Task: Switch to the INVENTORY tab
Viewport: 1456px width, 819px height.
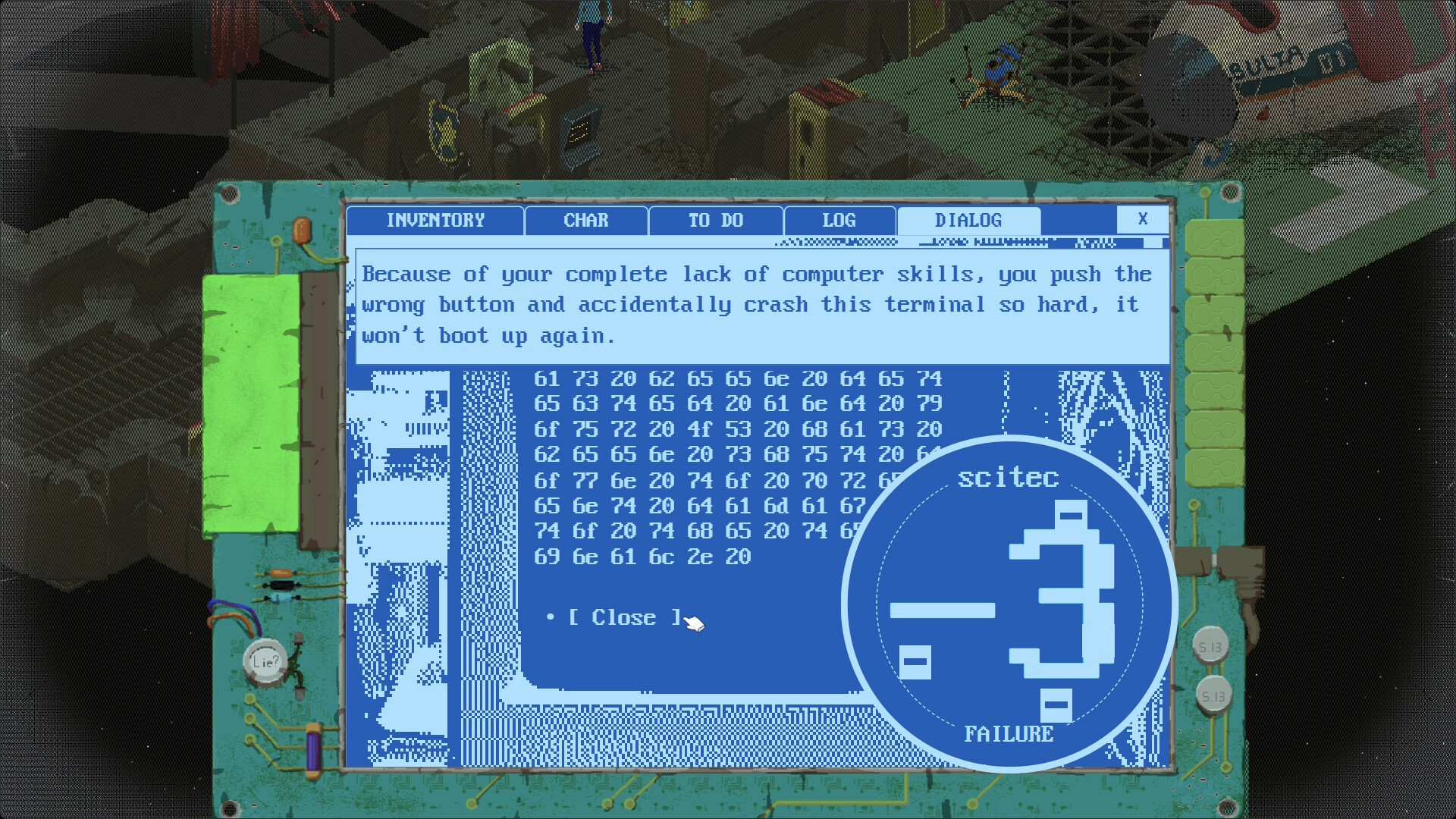Action: (x=435, y=221)
